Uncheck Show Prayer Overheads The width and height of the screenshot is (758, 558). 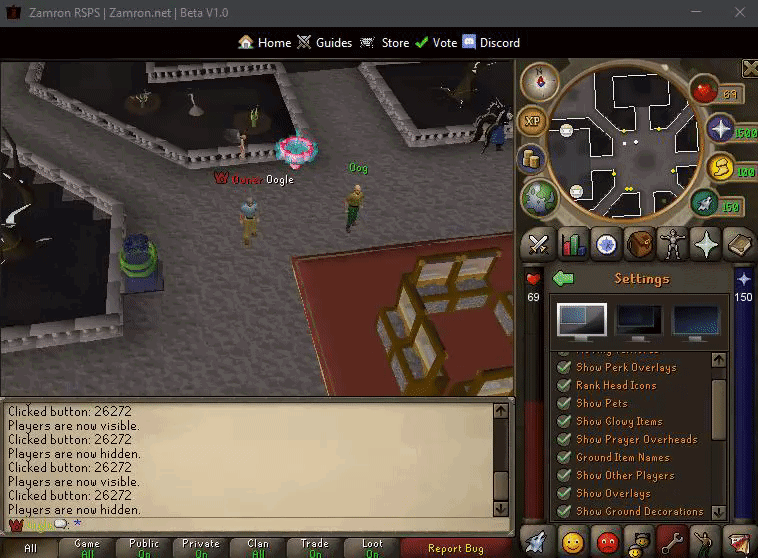point(565,439)
